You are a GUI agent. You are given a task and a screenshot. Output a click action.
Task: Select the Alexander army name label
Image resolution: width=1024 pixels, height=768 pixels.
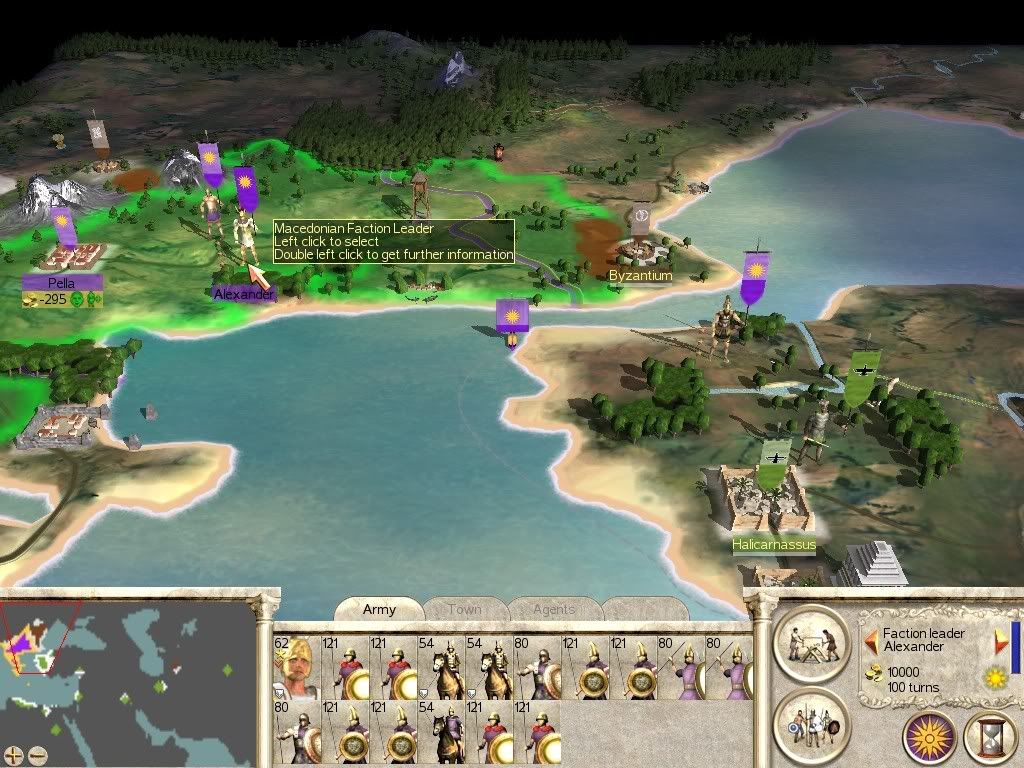click(x=243, y=294)
